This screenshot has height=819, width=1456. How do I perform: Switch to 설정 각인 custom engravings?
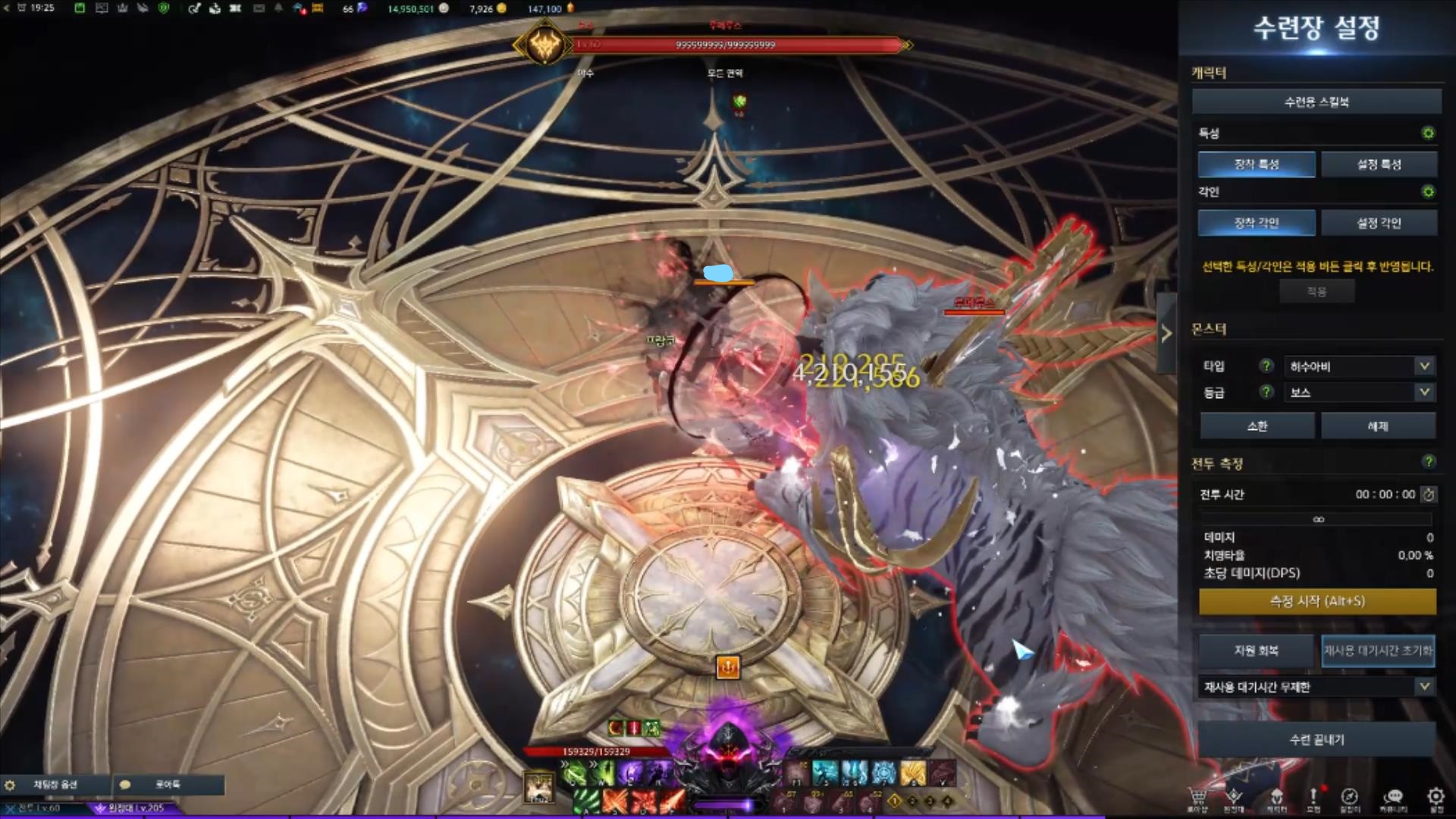[1379, 223]
